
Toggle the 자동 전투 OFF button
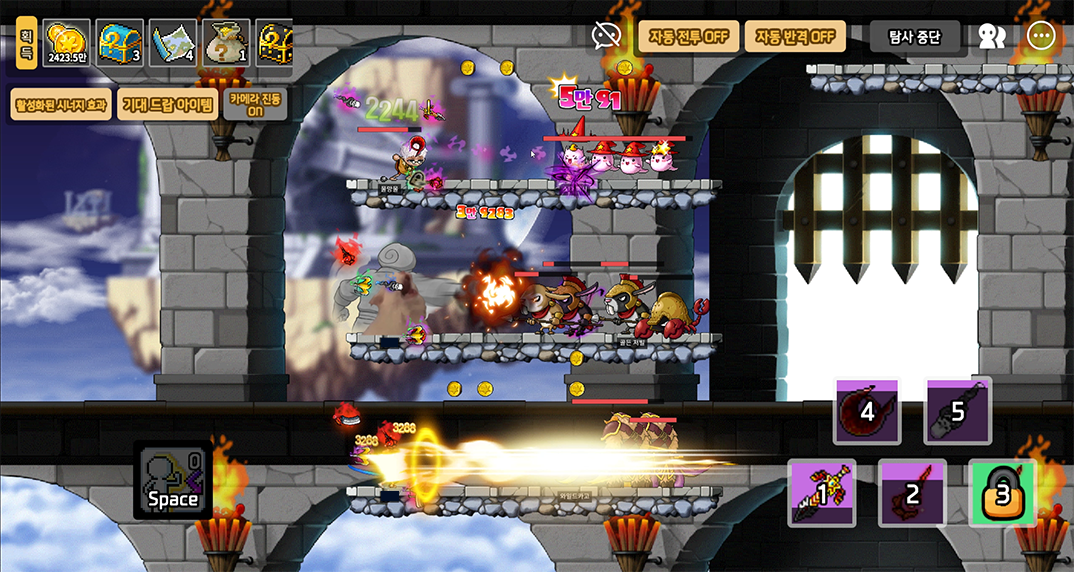689,37
